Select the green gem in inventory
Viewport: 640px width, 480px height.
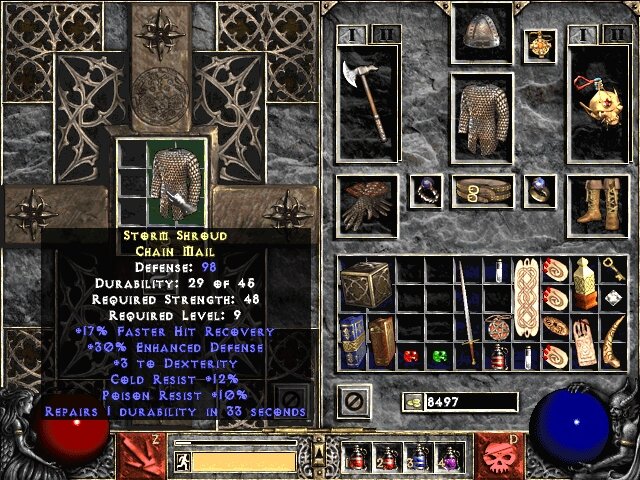[x=439, y=356]
